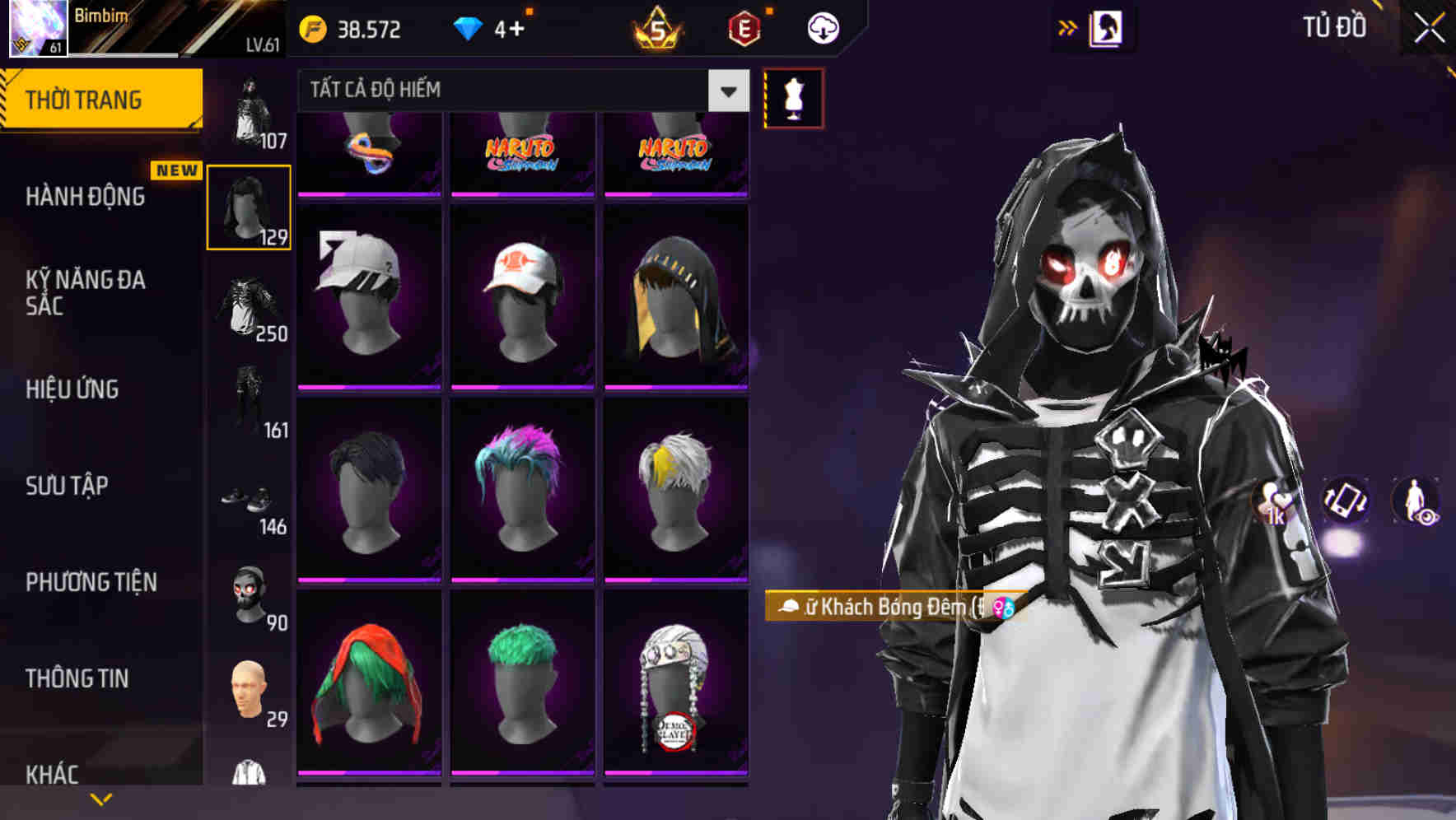Select the character profile card icon near TỦ ĐỒ
This screenshot has height=820, width=1456.
tap(1105, 27)
